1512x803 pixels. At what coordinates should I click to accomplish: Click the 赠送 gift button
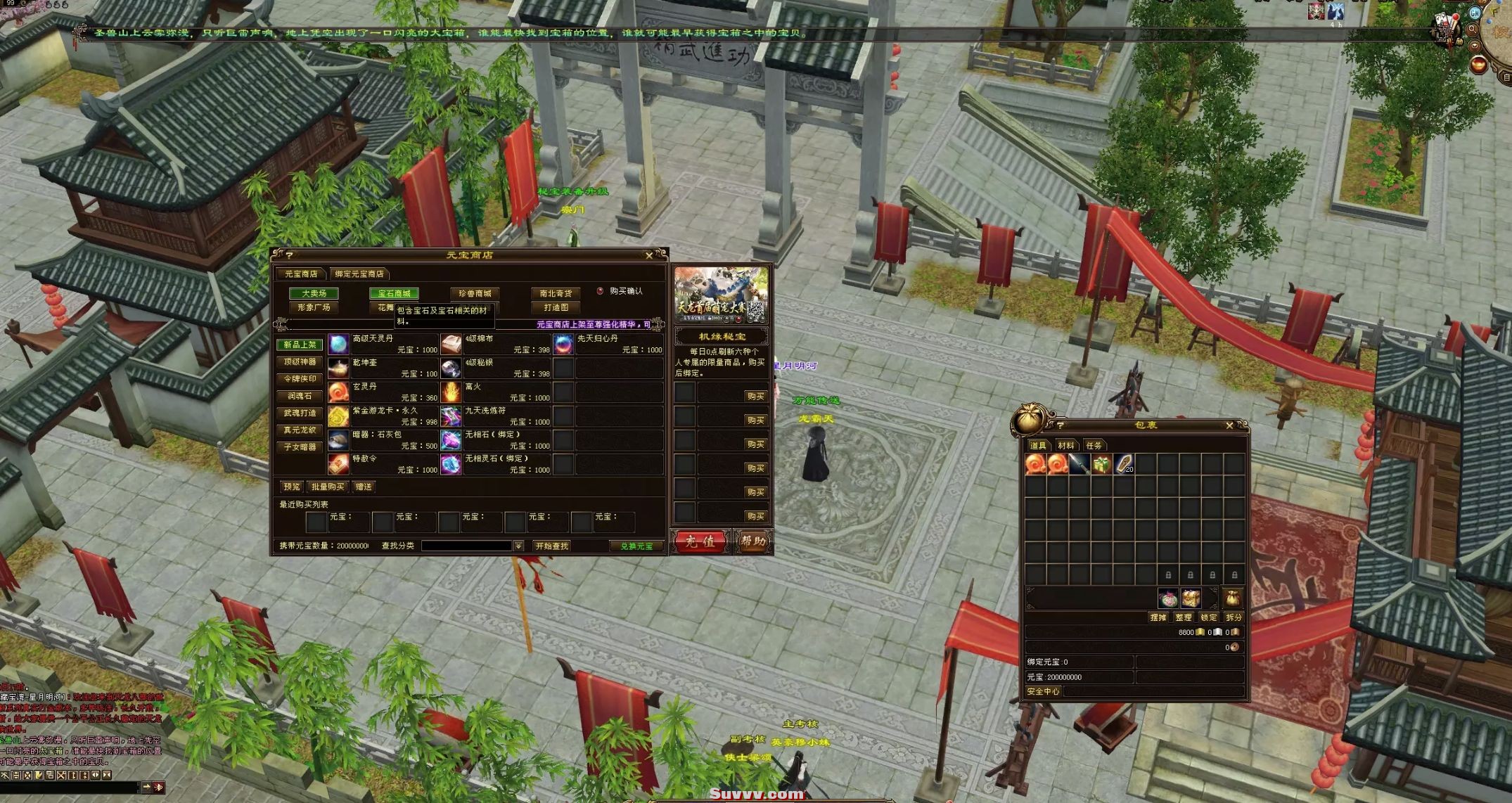(x=364, y=487)
